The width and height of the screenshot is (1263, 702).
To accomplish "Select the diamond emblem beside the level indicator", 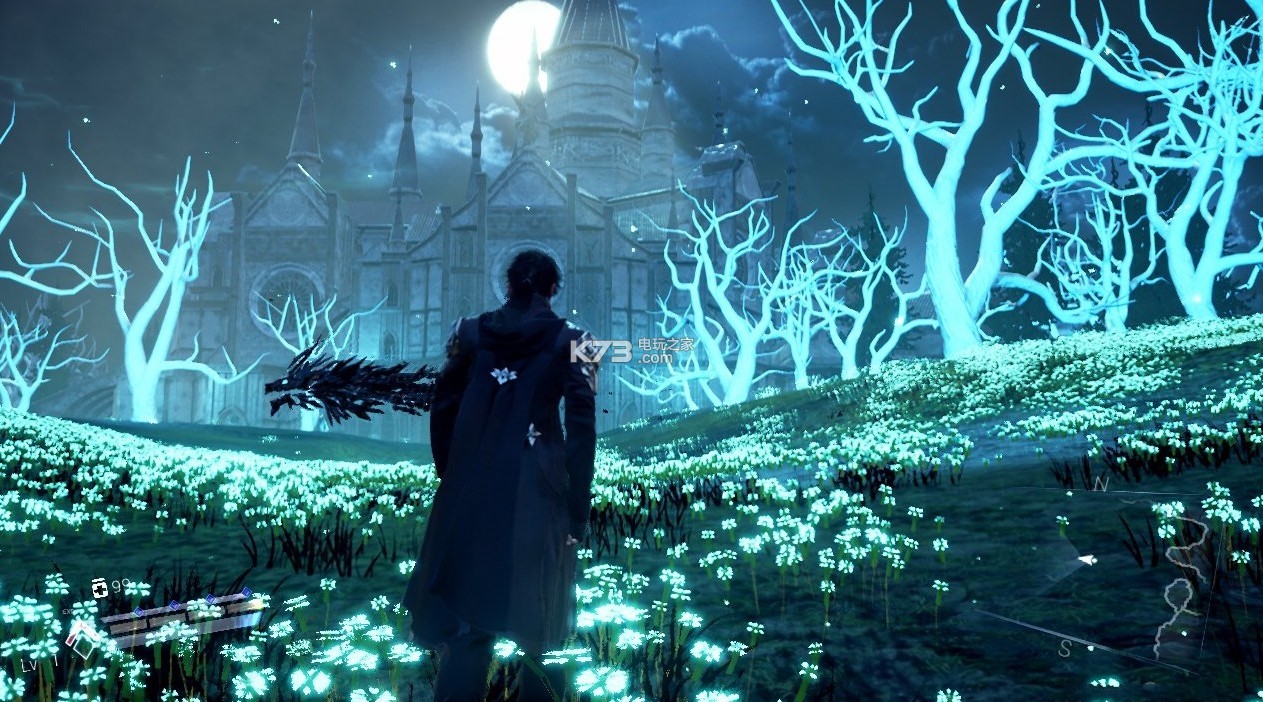I will (x=82, y=637).
